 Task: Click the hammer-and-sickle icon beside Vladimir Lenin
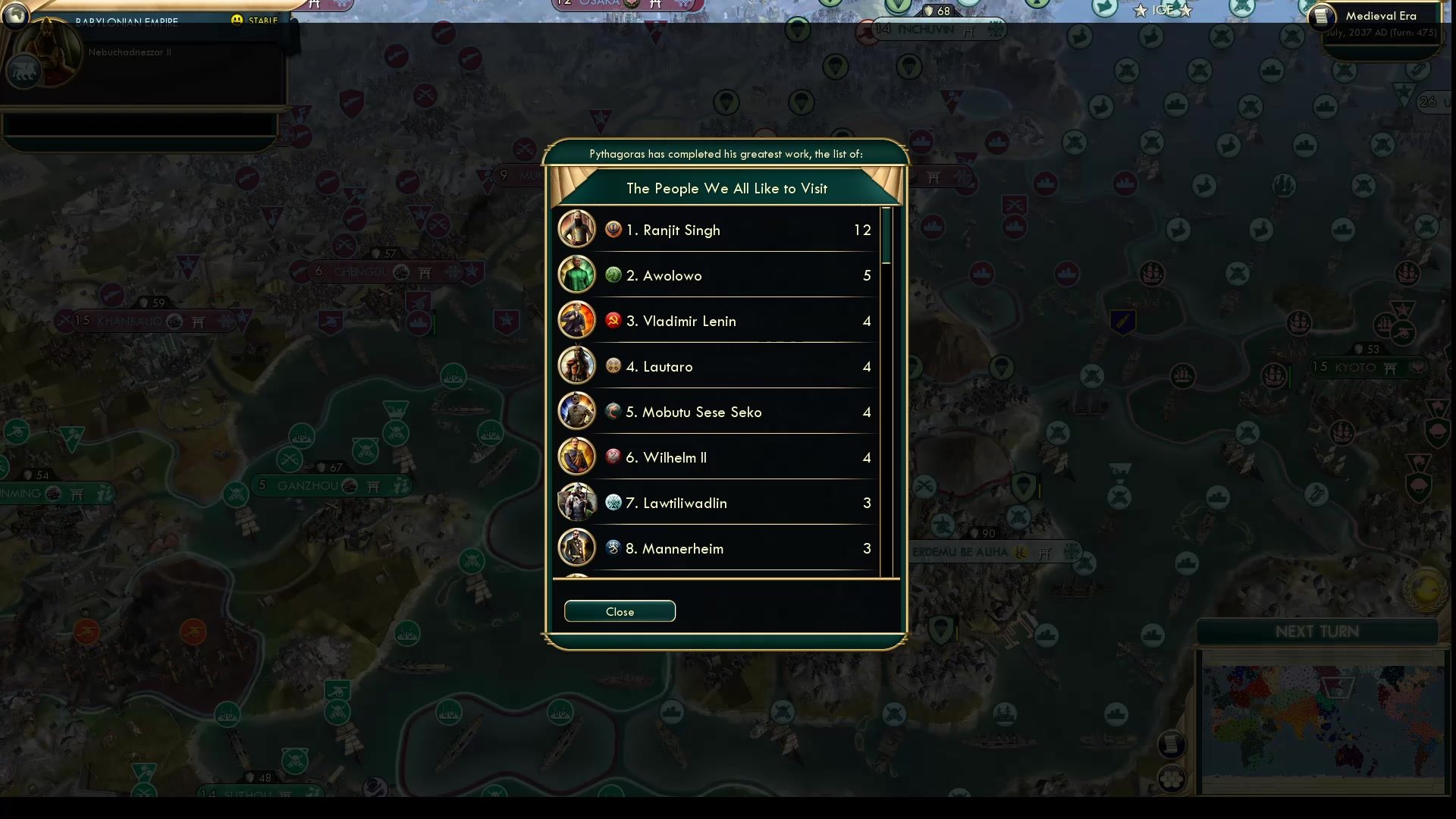pos(613,320)
